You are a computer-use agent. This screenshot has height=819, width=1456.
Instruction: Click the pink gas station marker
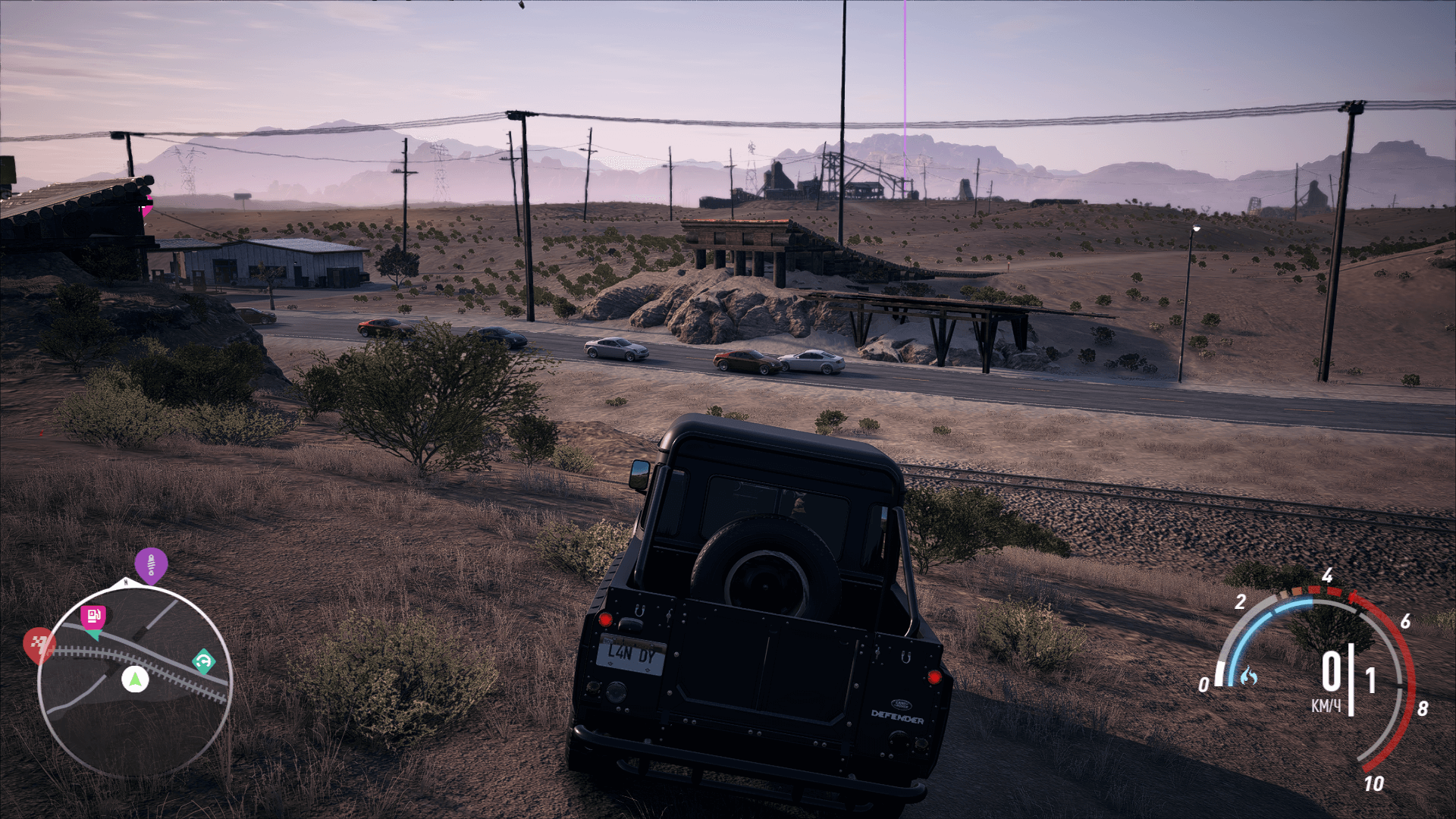pyautogui.click(x=93, y=617)
